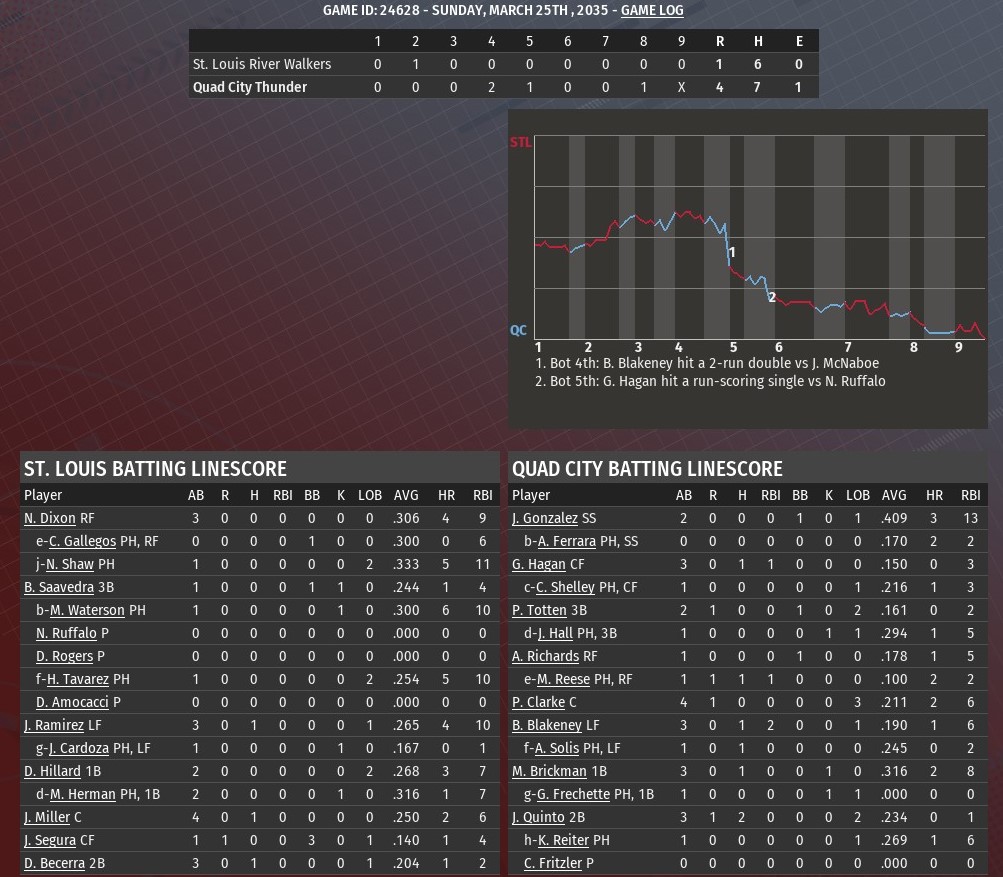Open A. Richards player link

coord(545,656)
